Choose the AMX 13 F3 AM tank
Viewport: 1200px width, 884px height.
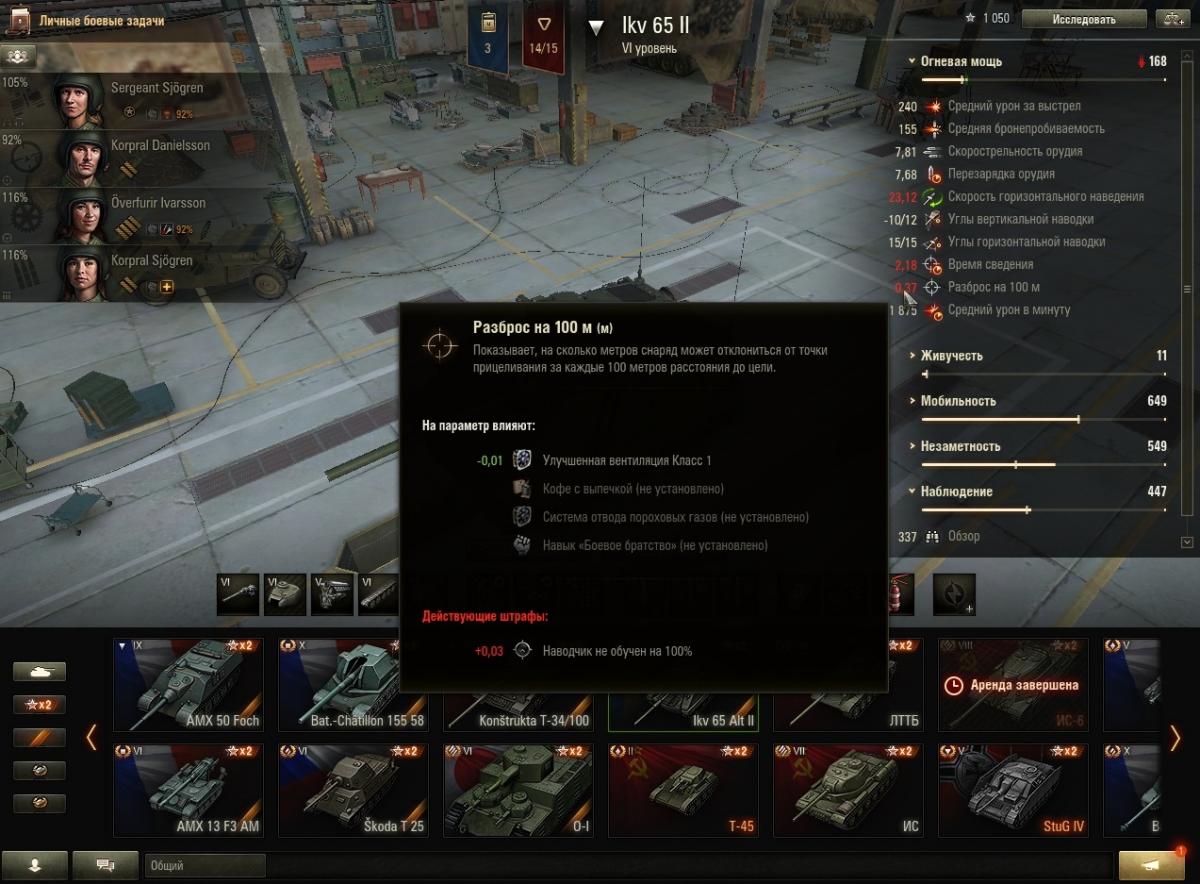(188, 790)
